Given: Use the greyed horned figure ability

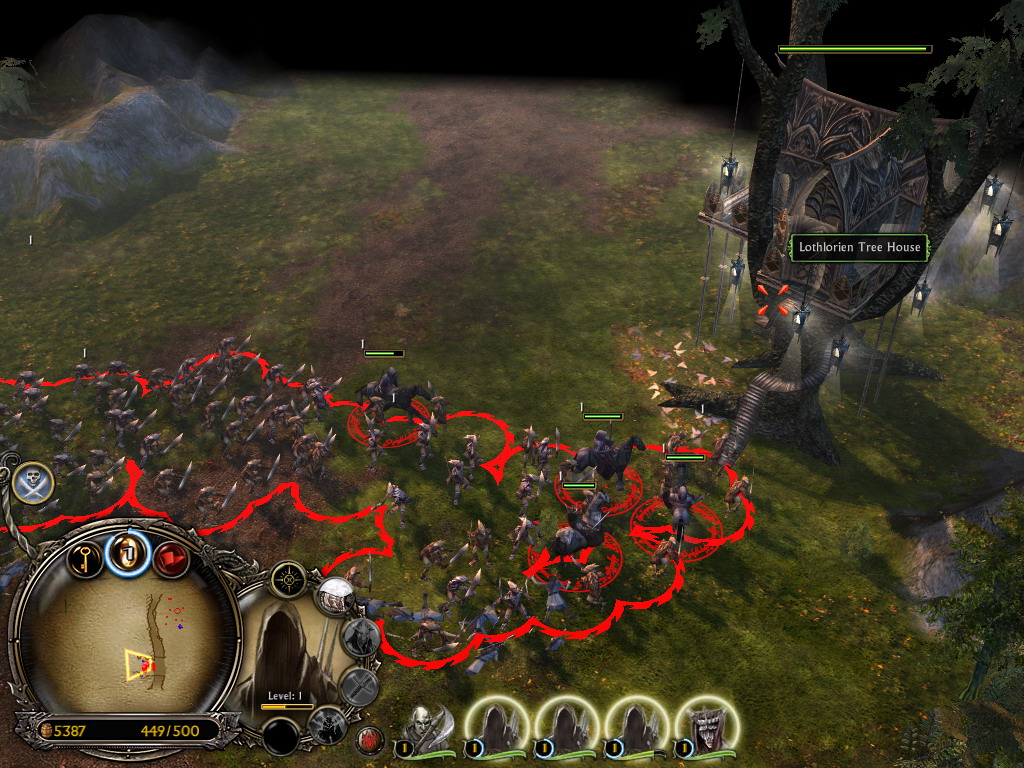Looking at the screenshot, I should (x=361, y=636).
